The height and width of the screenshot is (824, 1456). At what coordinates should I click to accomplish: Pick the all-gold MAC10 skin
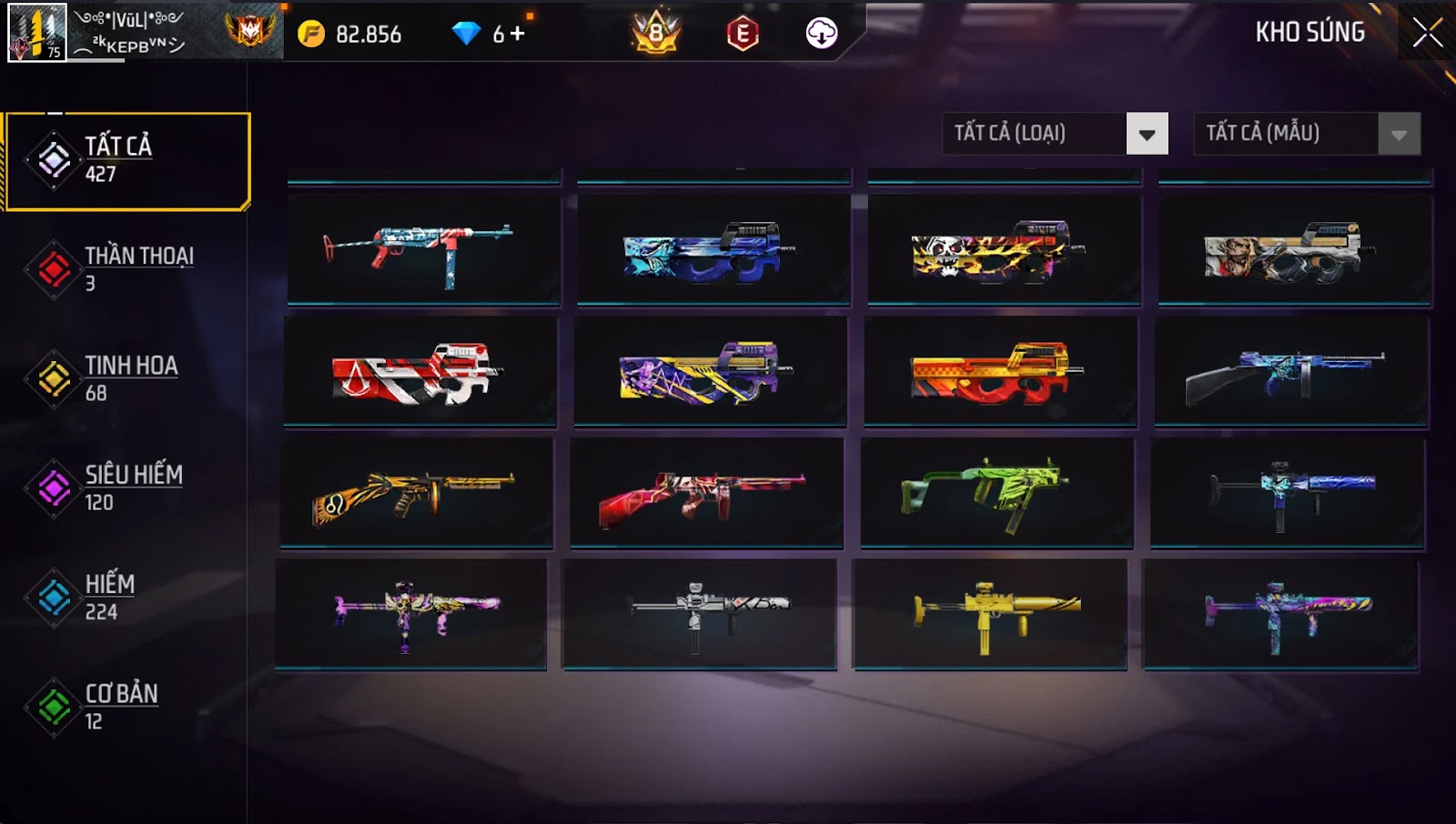(x=990, y=614)
